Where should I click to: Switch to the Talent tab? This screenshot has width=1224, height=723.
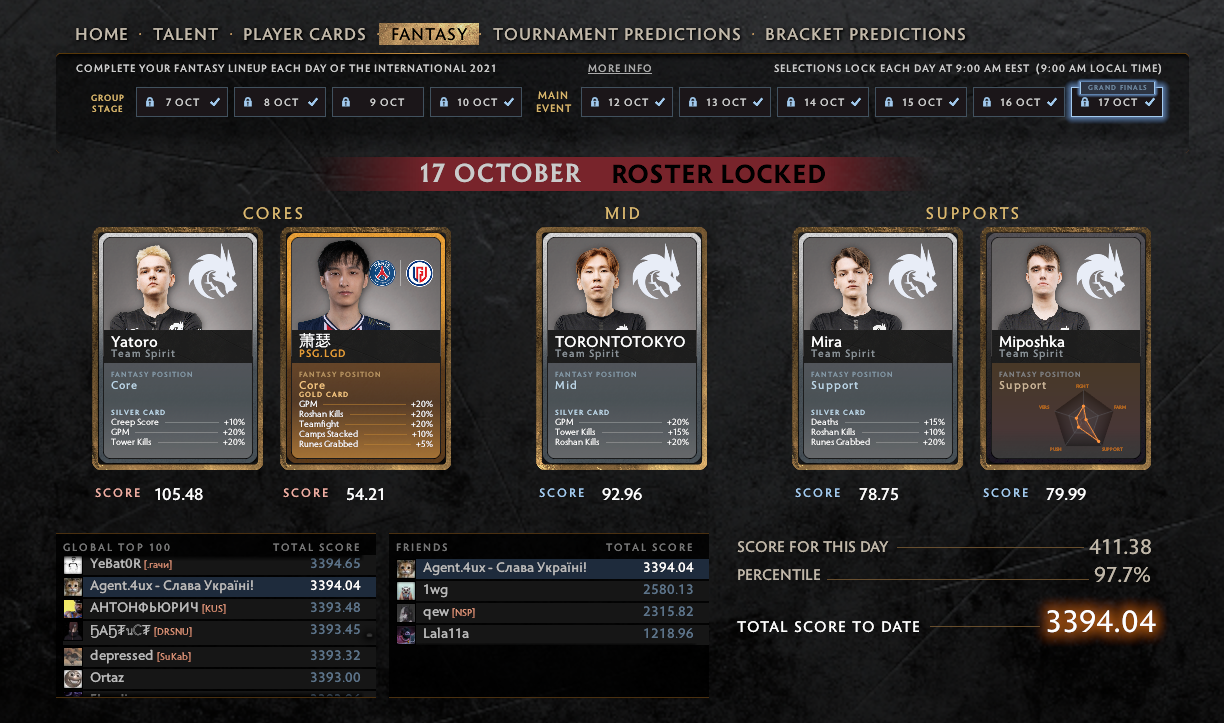click(x=185, y=34)
